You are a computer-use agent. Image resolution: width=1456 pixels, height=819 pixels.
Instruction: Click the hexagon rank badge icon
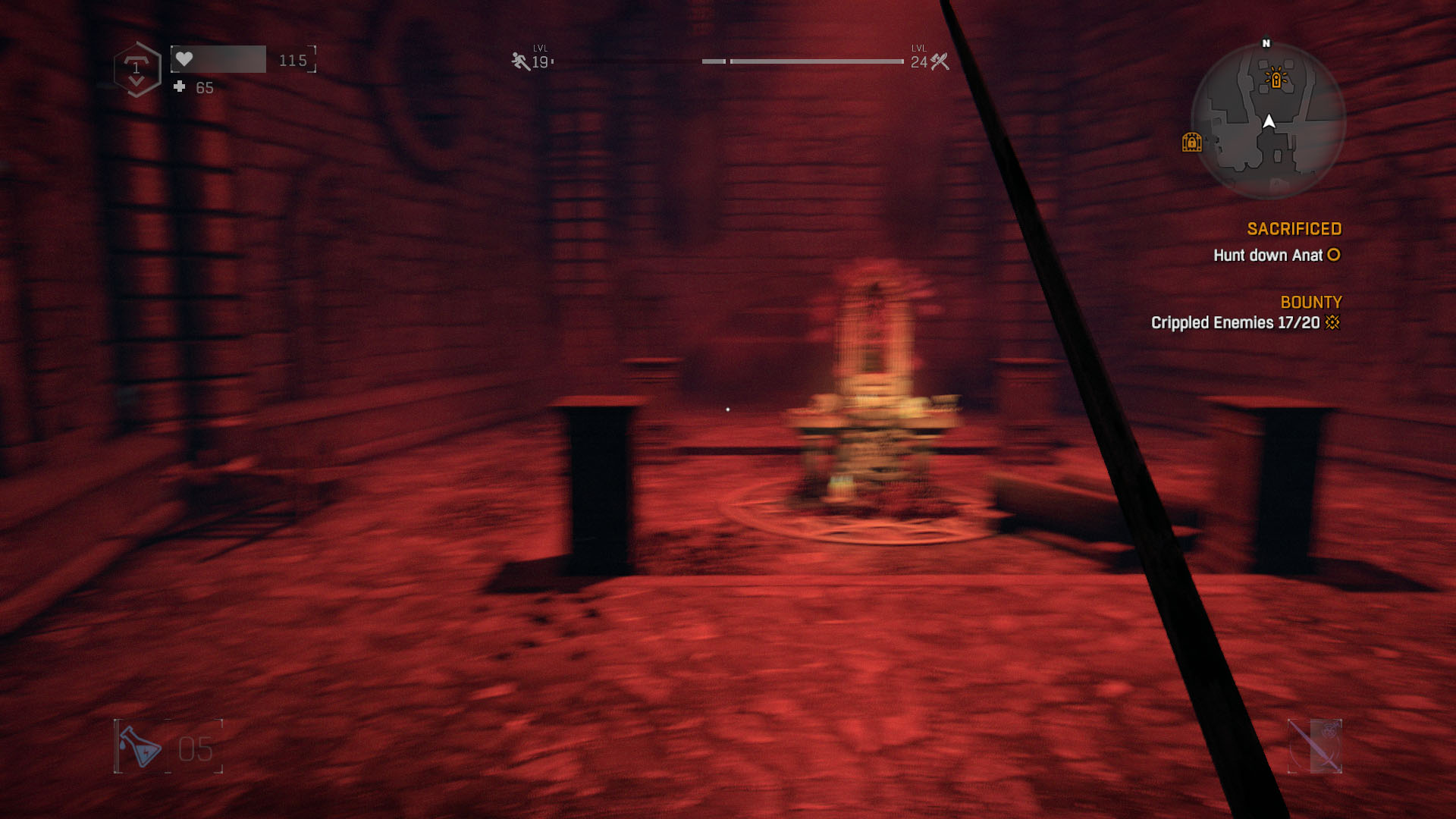click(136, 69)
